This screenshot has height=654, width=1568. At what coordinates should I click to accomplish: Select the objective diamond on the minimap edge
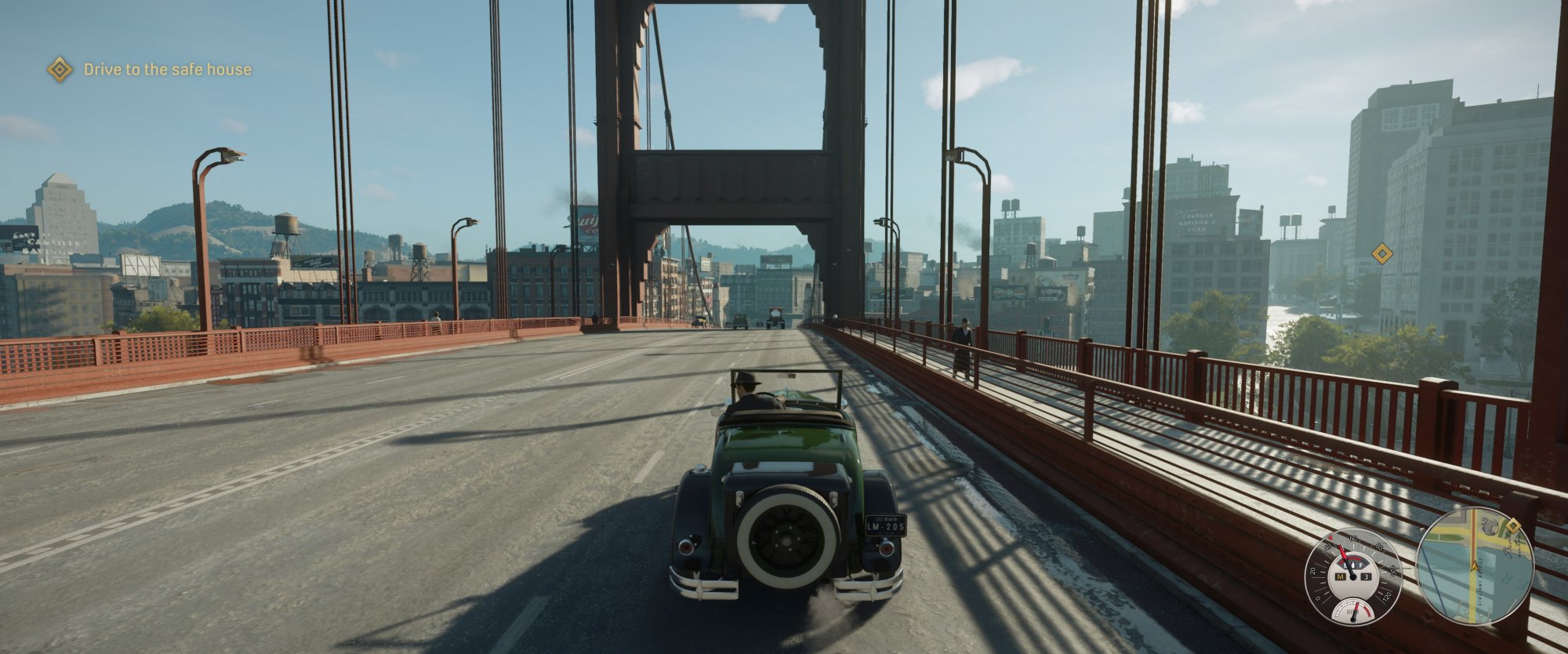tap(1512, 525)
